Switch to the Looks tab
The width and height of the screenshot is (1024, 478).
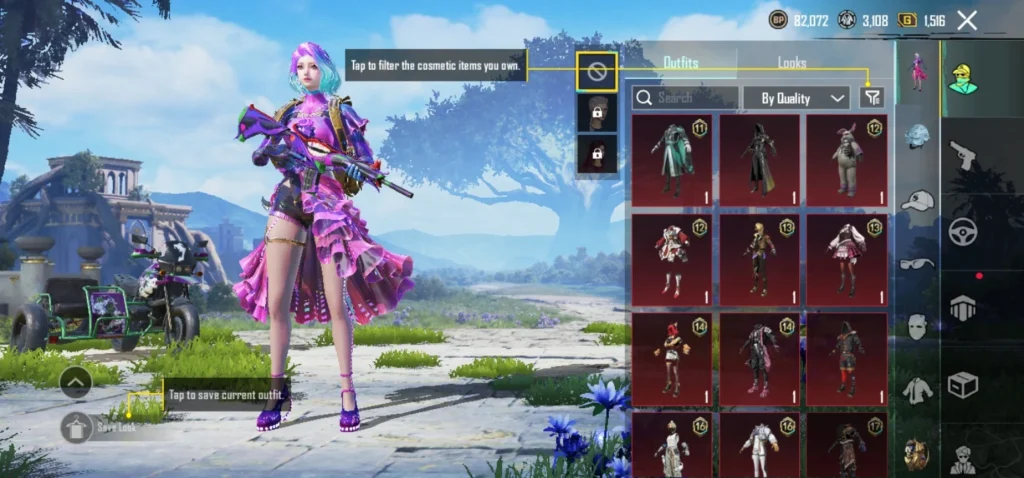coord(792,63)
